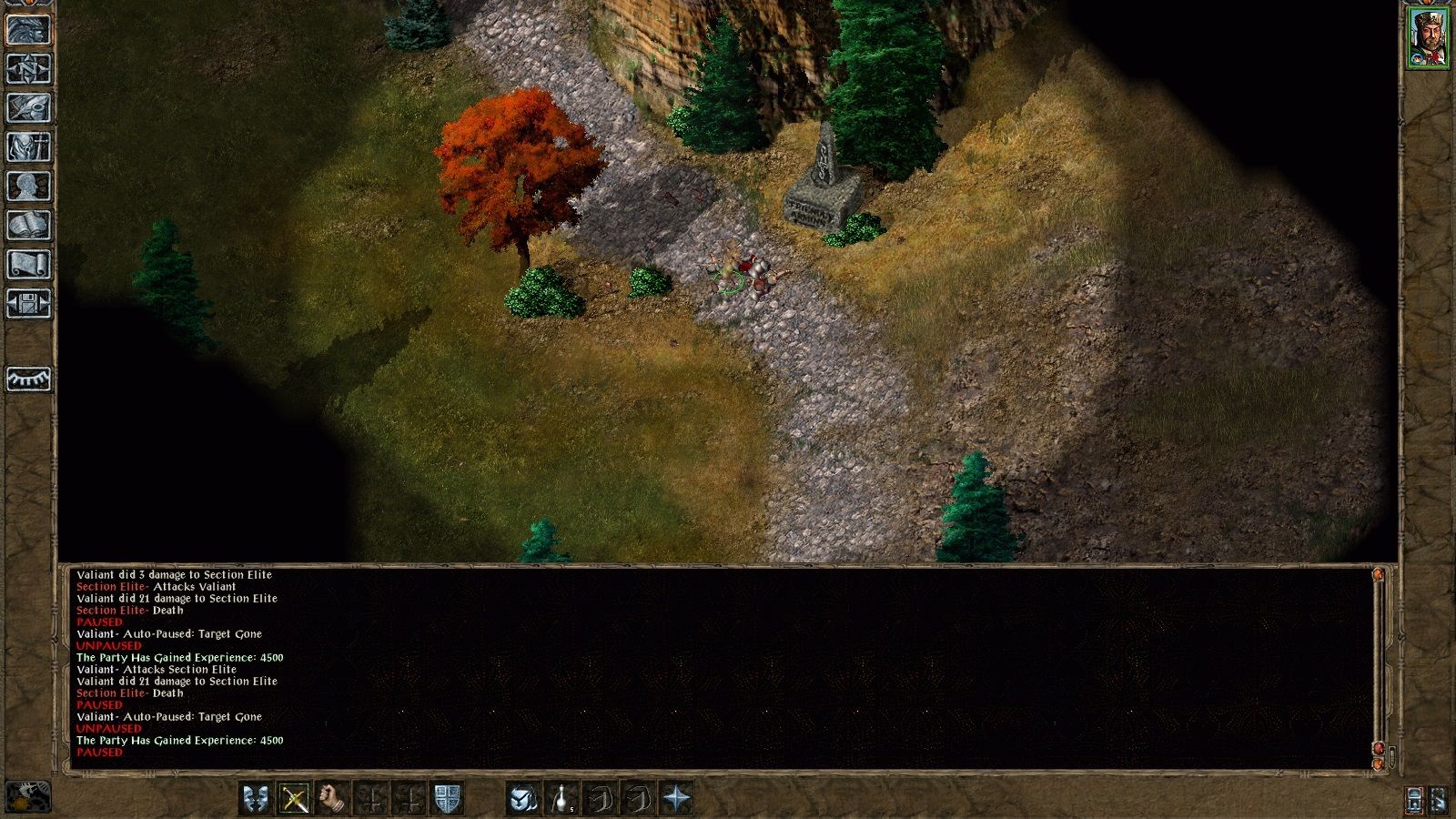Open the inventory screen button

[29, 147]
